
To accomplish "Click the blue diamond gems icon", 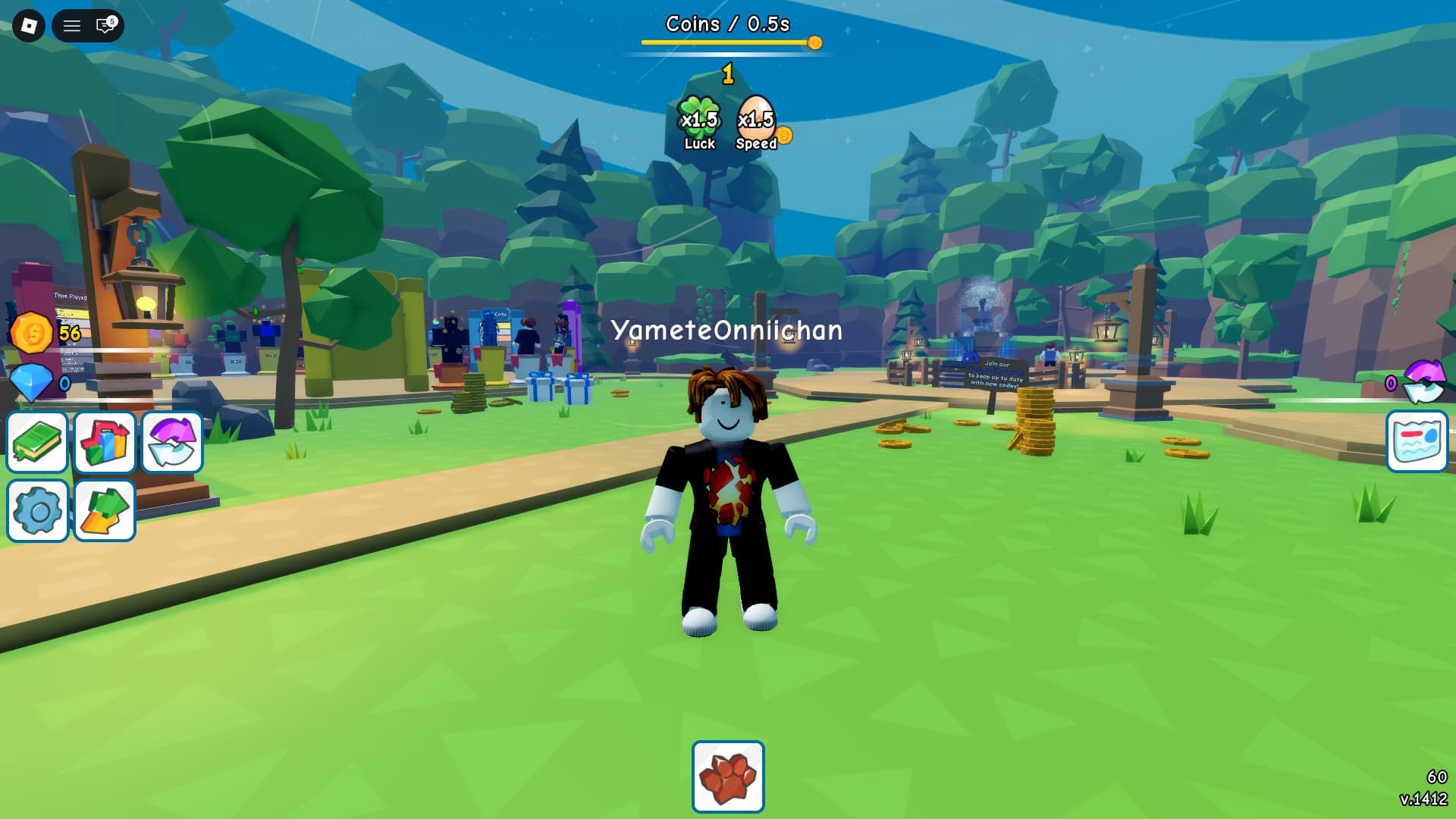I will tap(32, 383).
